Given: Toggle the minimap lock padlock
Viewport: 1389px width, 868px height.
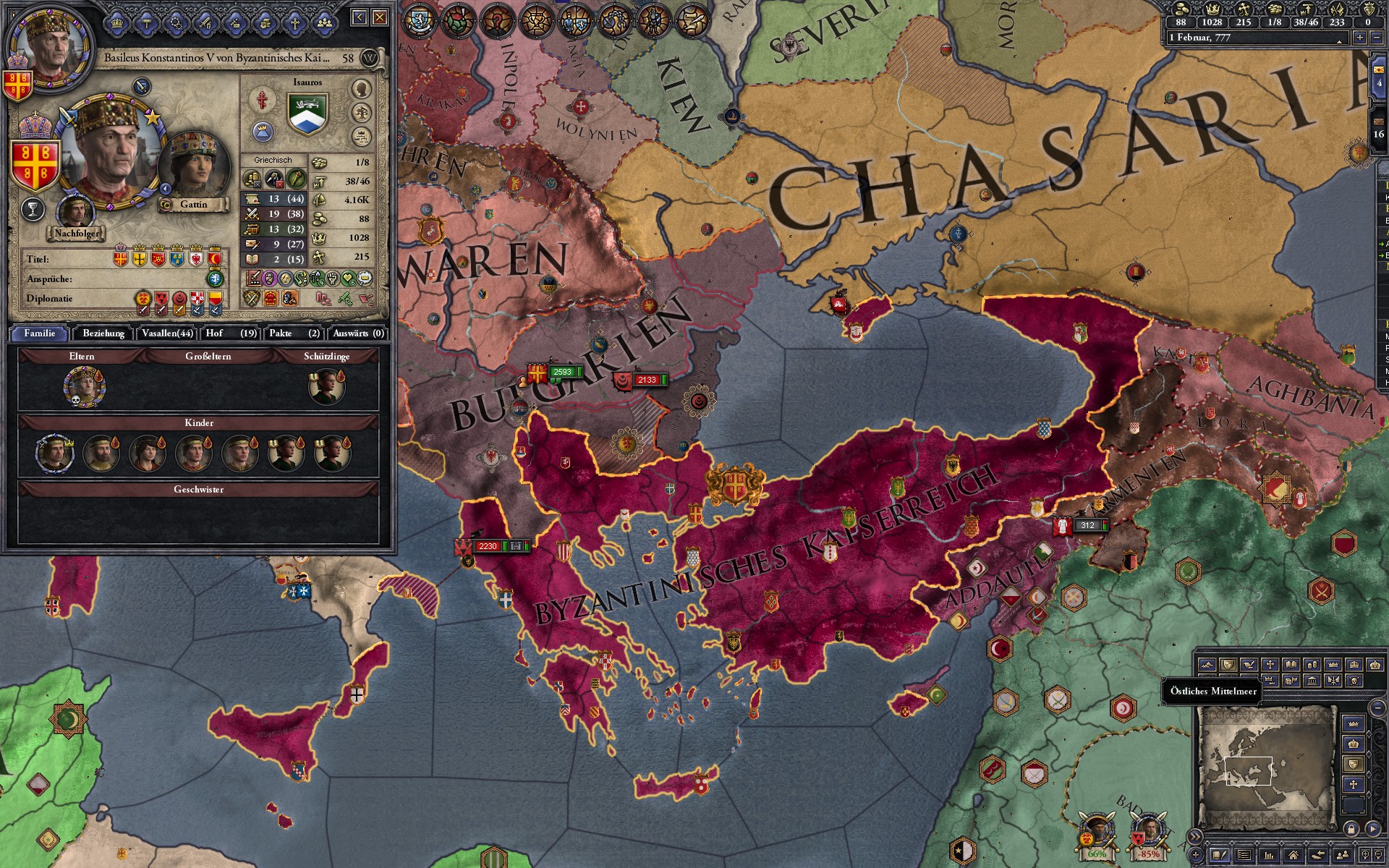Looking at the screenshot, I should [1352, 829].
